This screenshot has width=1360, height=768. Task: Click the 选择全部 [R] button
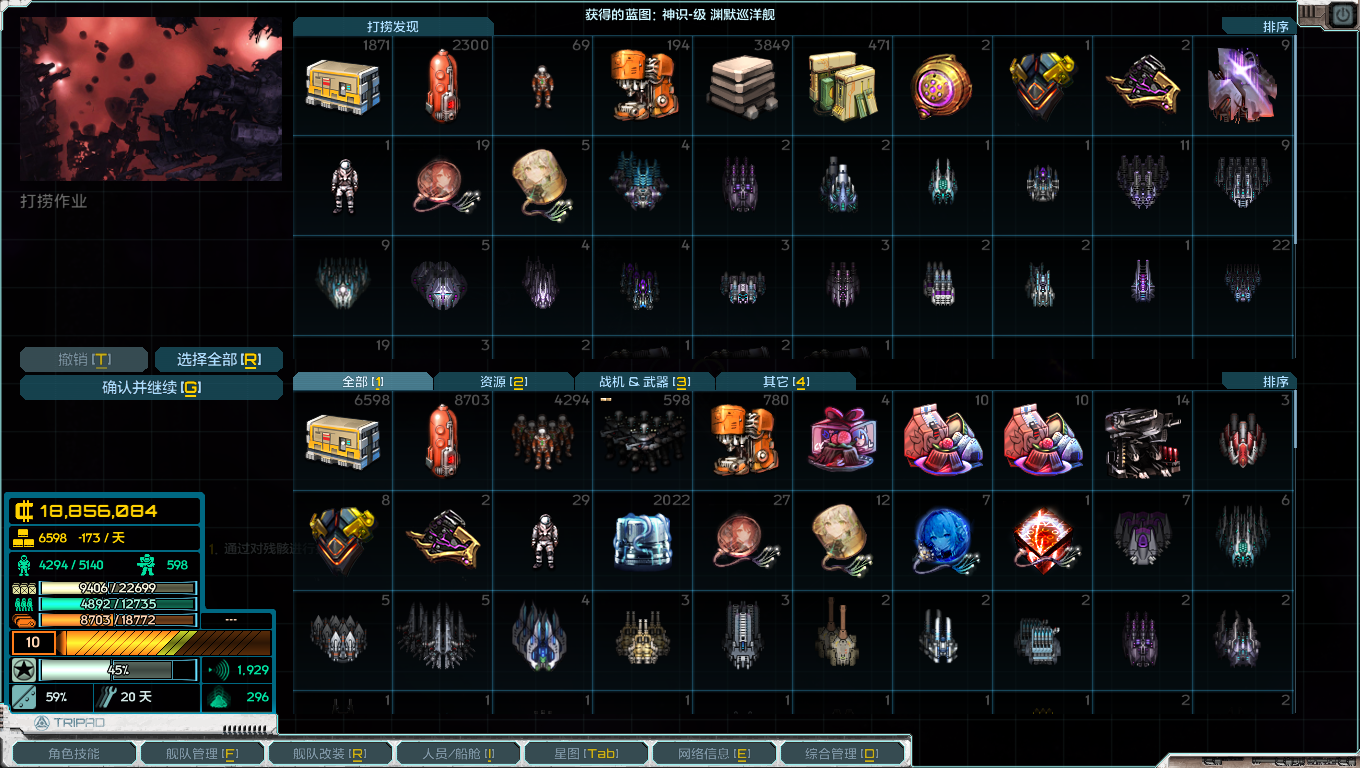pyautogui.click(x=219, y=359)
